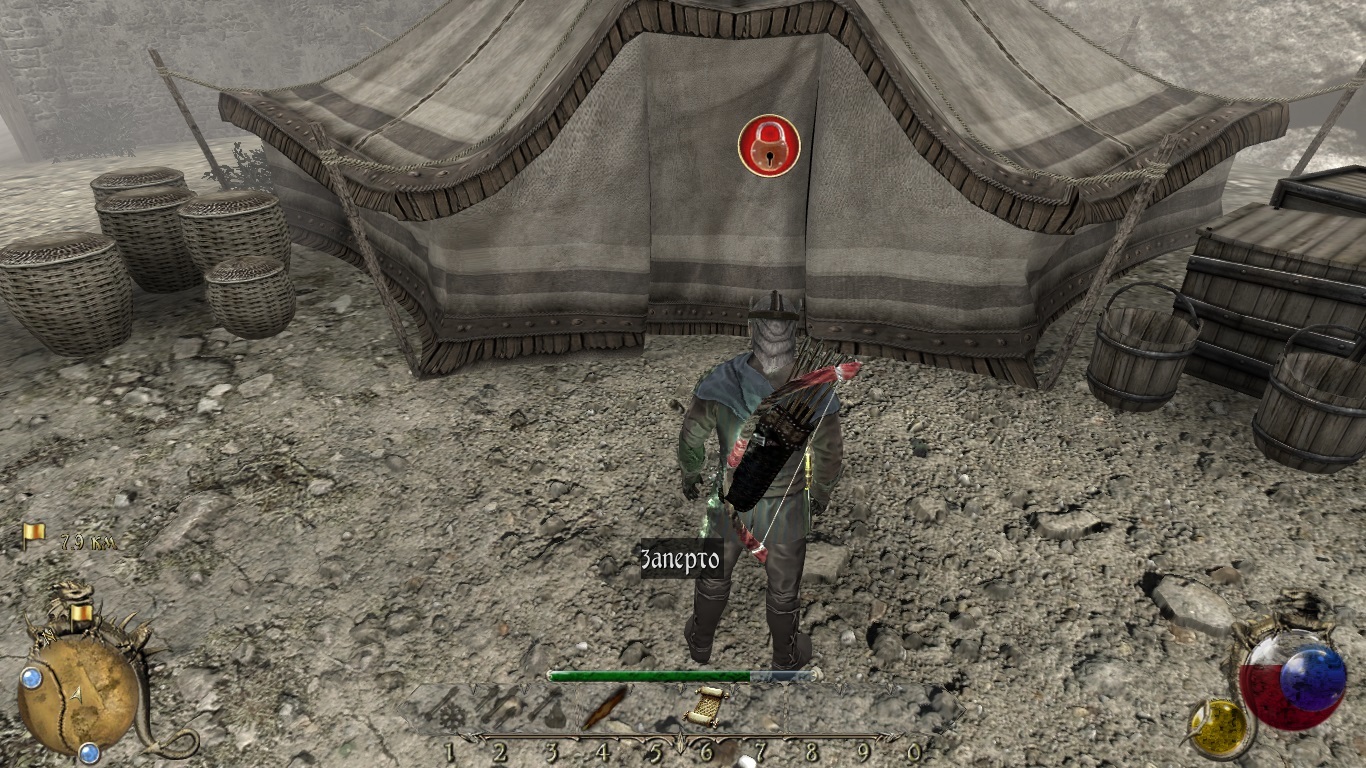Select the scroll in the hotbar
This screenshot has width=1366, height=768.
706,706
